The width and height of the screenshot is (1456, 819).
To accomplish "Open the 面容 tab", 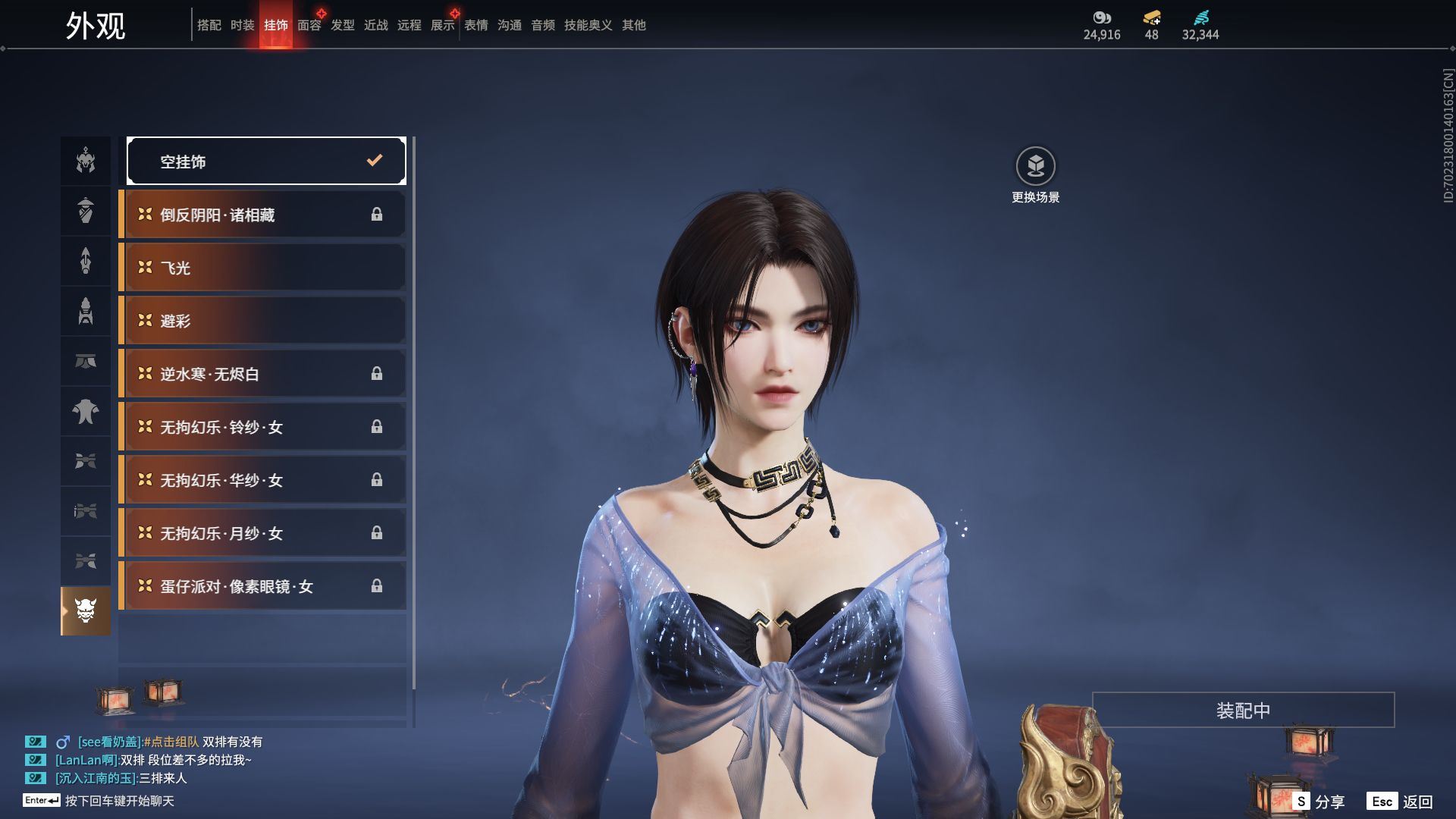I will [309, 25].
